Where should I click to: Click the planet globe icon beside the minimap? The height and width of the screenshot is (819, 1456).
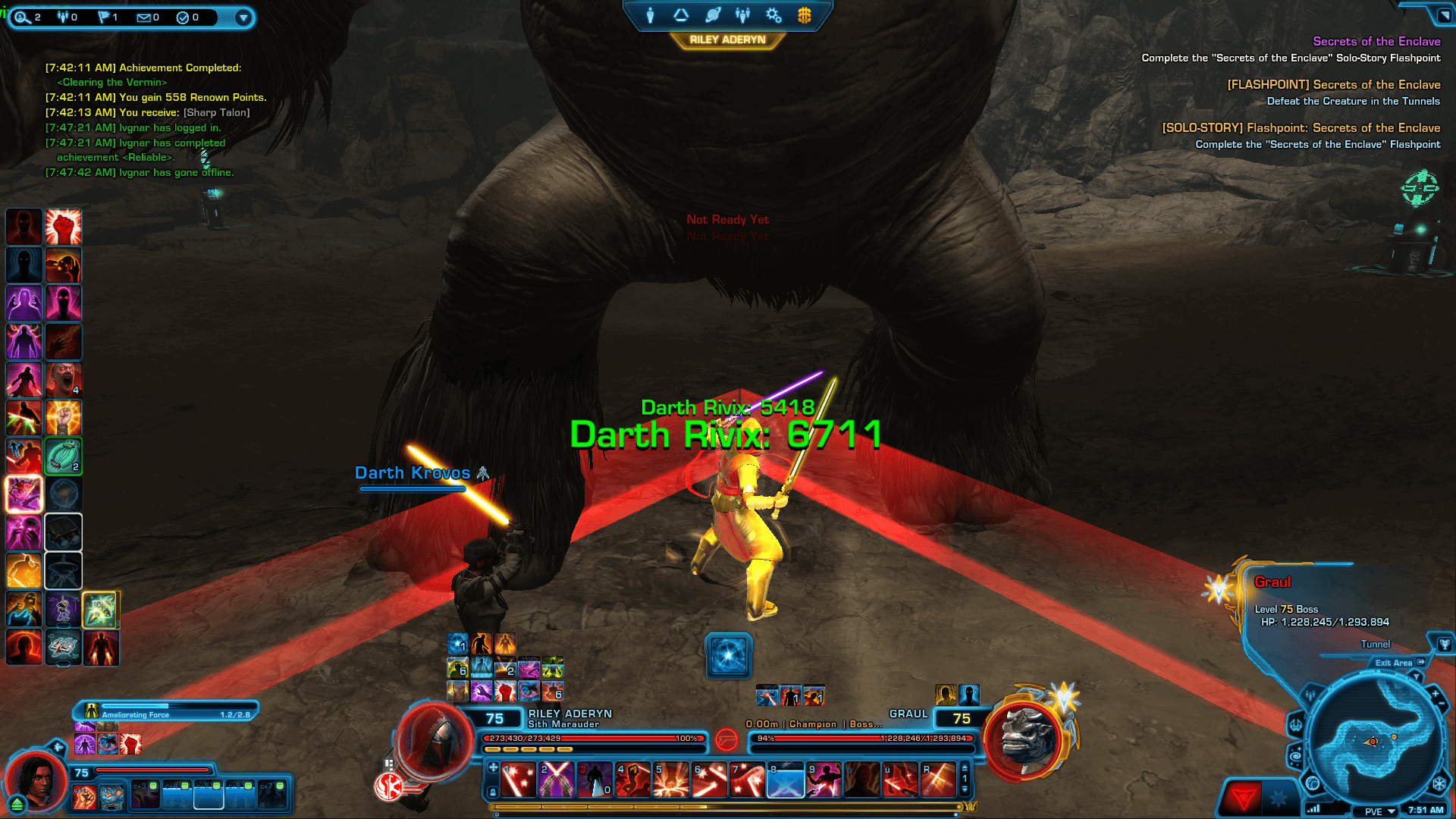pos(1312,783)
